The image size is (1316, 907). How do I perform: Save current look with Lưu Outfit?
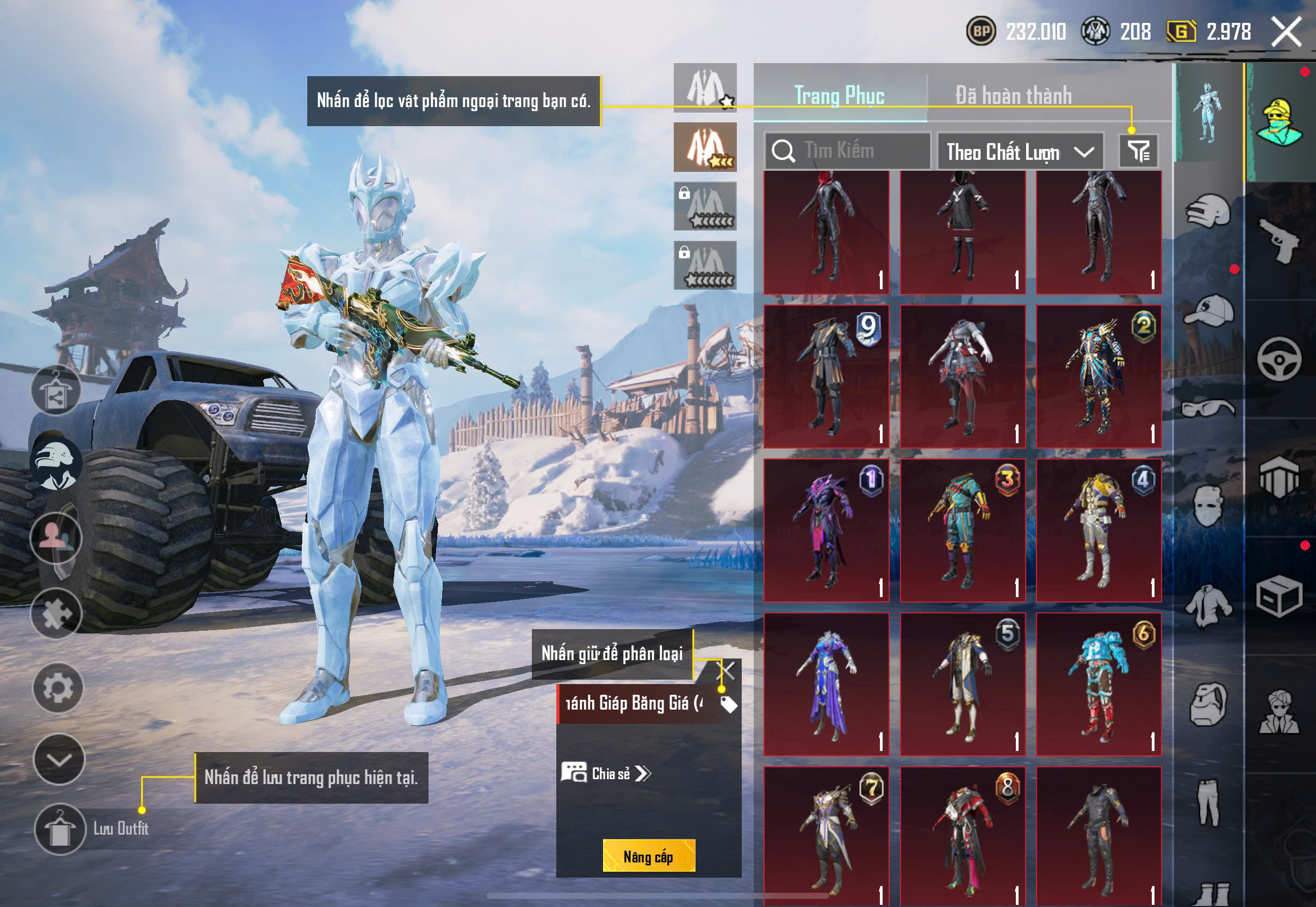coord(60,829)
